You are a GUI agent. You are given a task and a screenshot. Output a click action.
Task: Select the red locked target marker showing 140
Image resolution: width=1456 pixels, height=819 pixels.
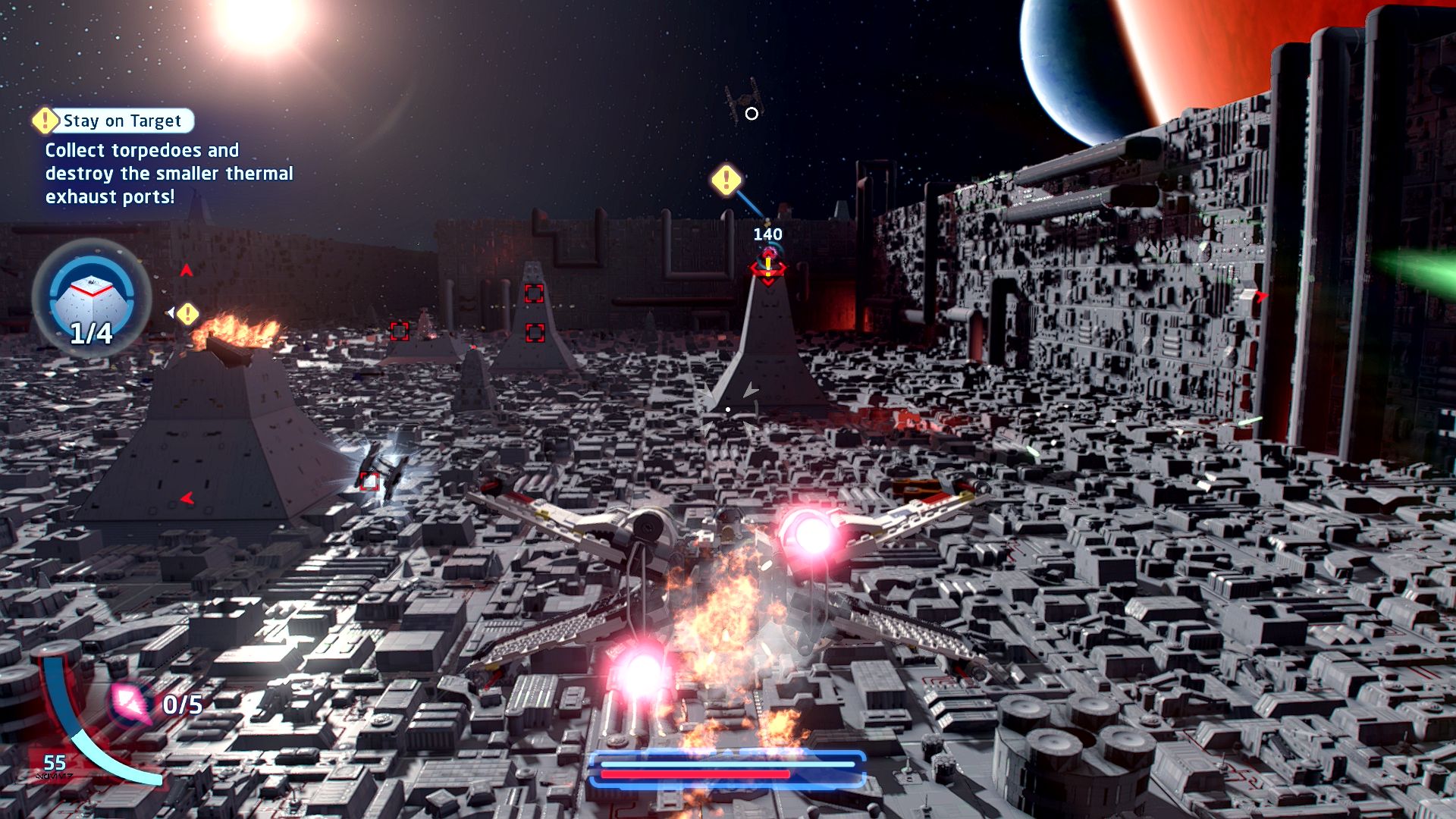pyautogui.click(x=767, y=265)
